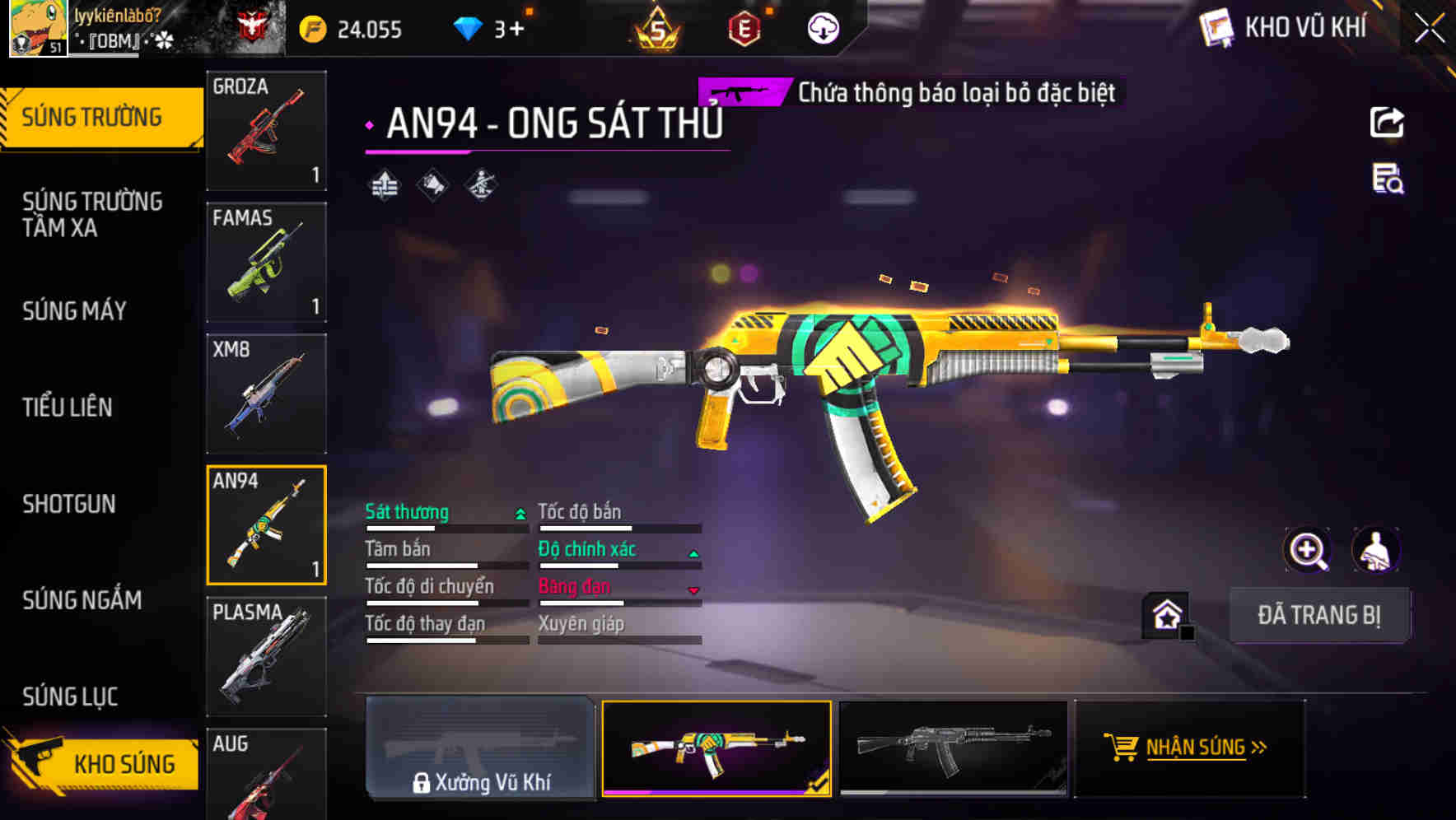
Task: Open the locked Xưởng Vũ Khí slot
Action: coord(480,748)
